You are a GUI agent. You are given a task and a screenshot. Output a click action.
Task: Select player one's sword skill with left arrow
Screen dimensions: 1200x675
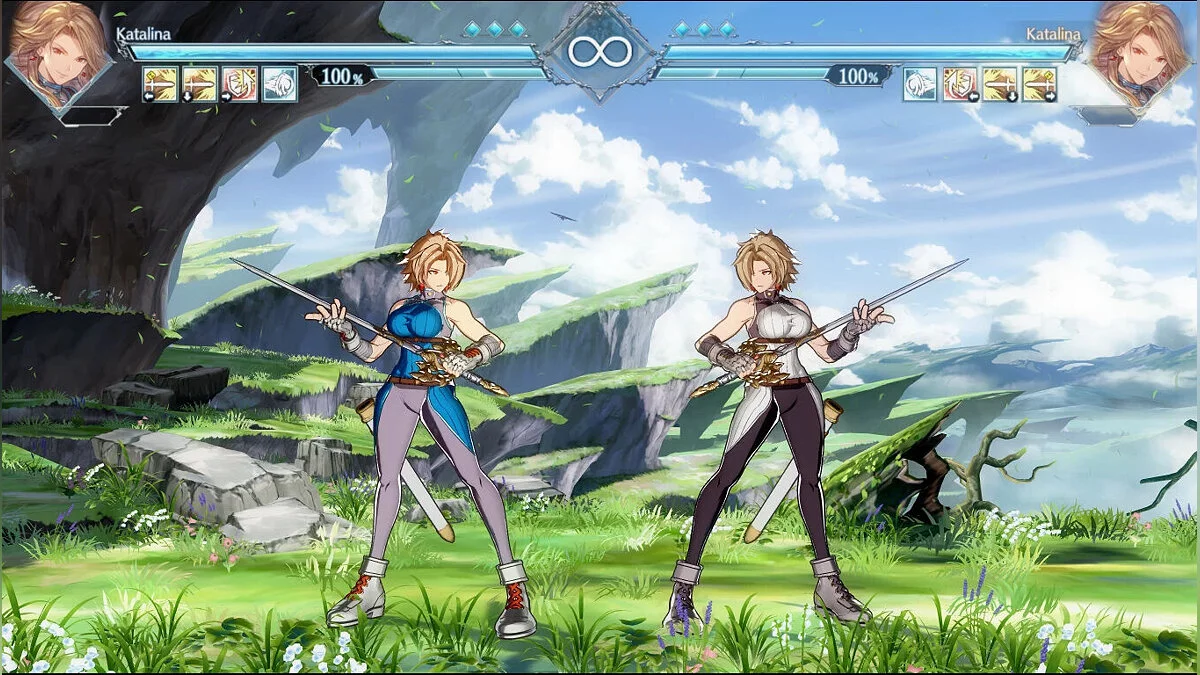(x=160, y=84)
